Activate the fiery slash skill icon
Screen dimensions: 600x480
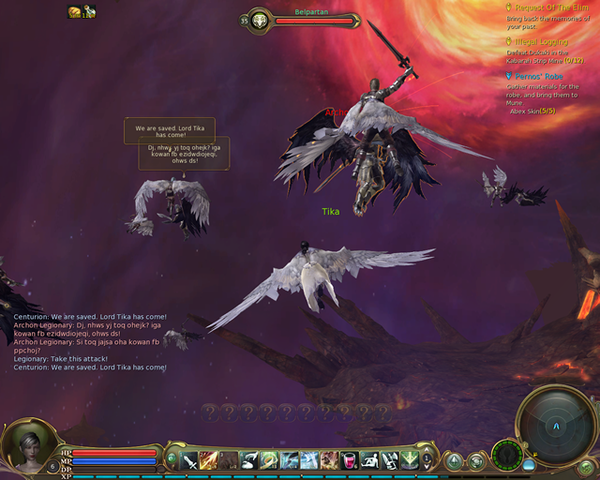pyautogui.click(x=209, y=460)
